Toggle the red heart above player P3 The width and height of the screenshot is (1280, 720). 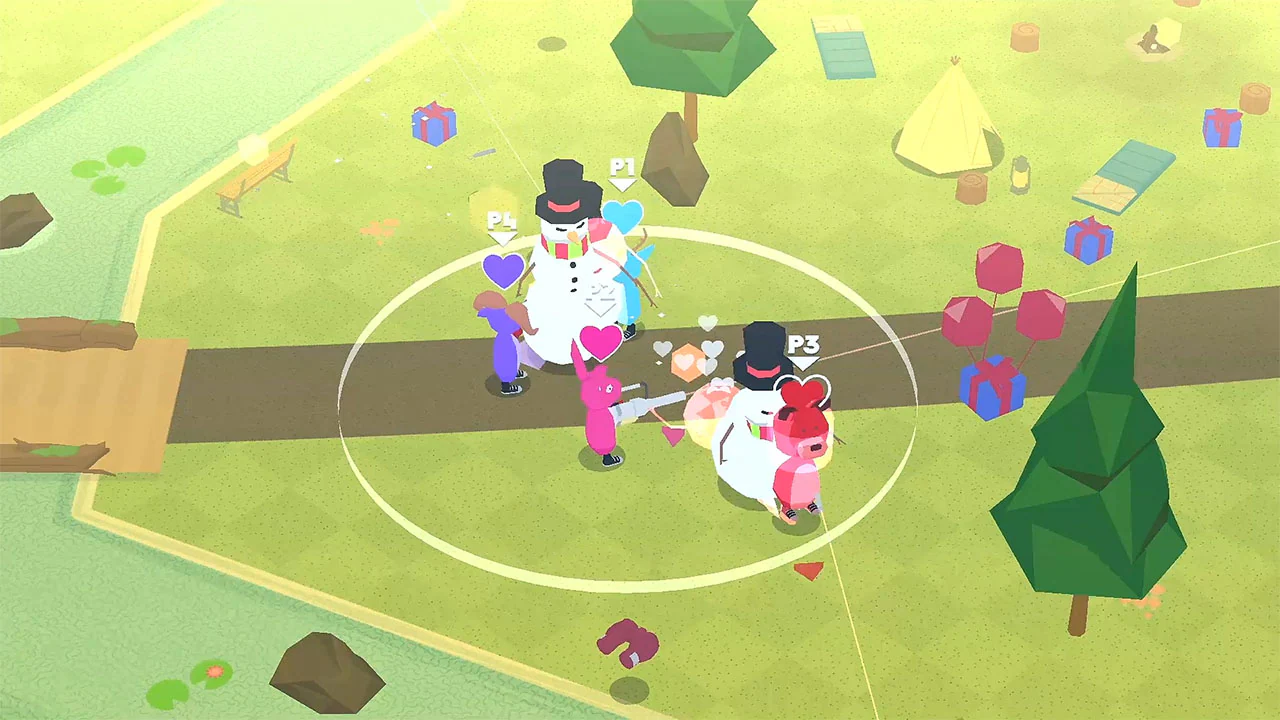[805, 390]
